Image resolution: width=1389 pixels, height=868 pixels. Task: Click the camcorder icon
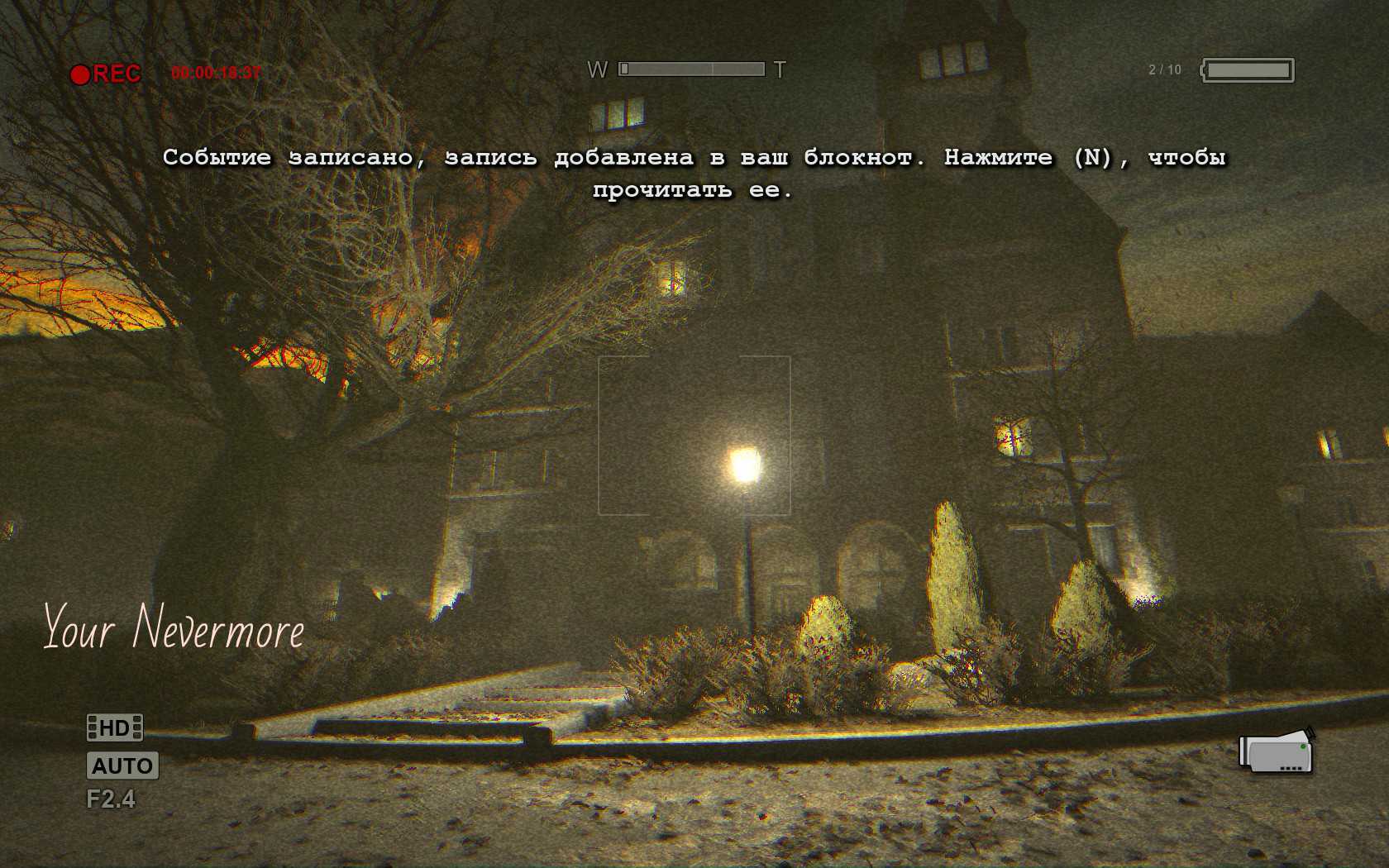coord(1275,752)
